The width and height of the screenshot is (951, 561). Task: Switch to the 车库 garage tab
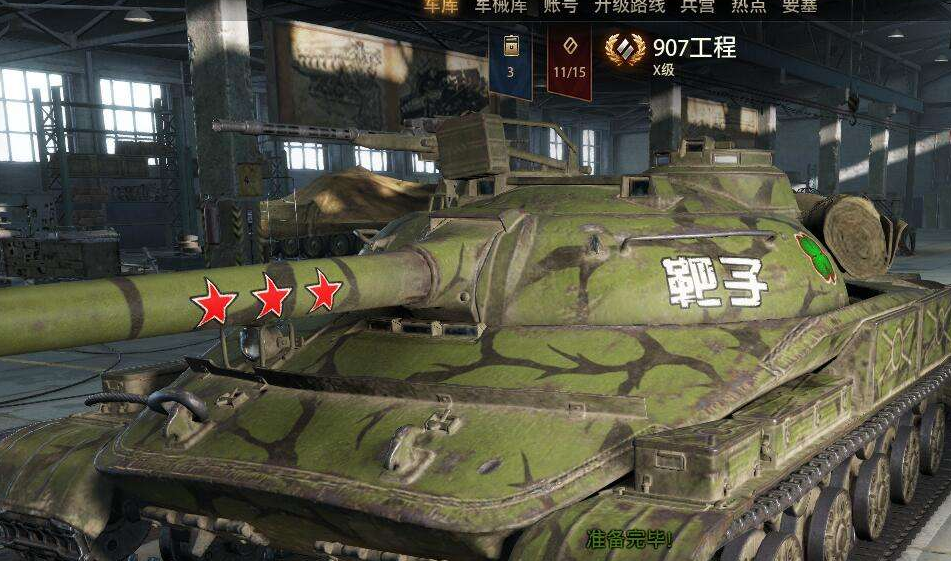441,6
